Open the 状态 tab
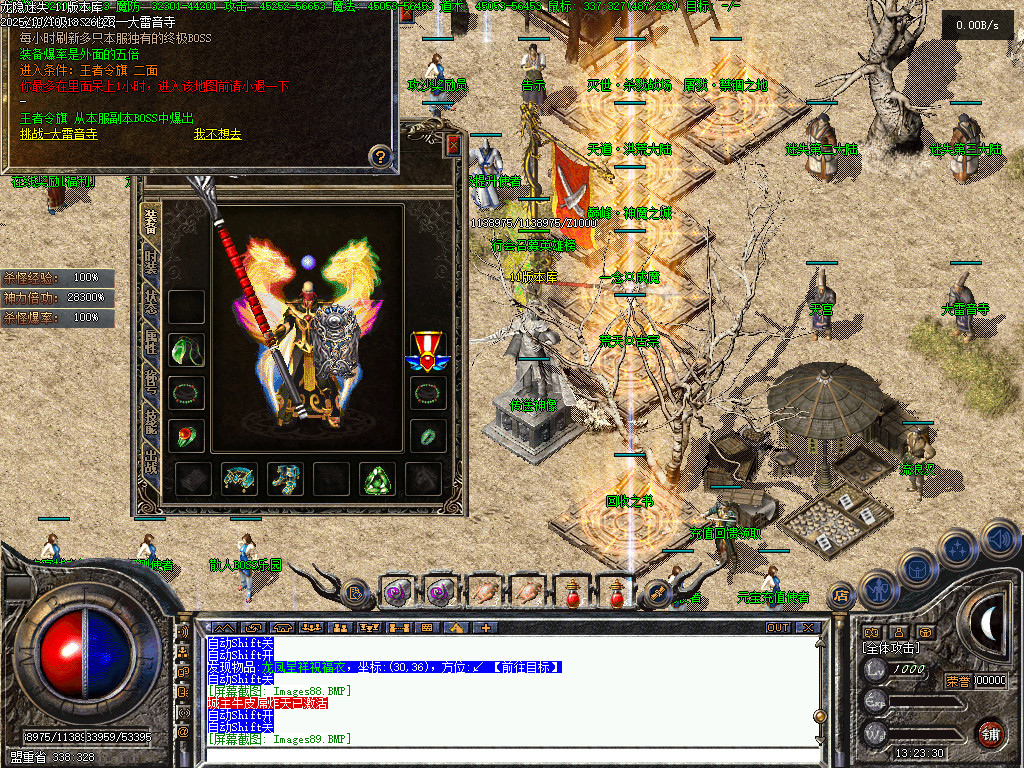Viewport: 1024px width, 768px height. (150, 304)
